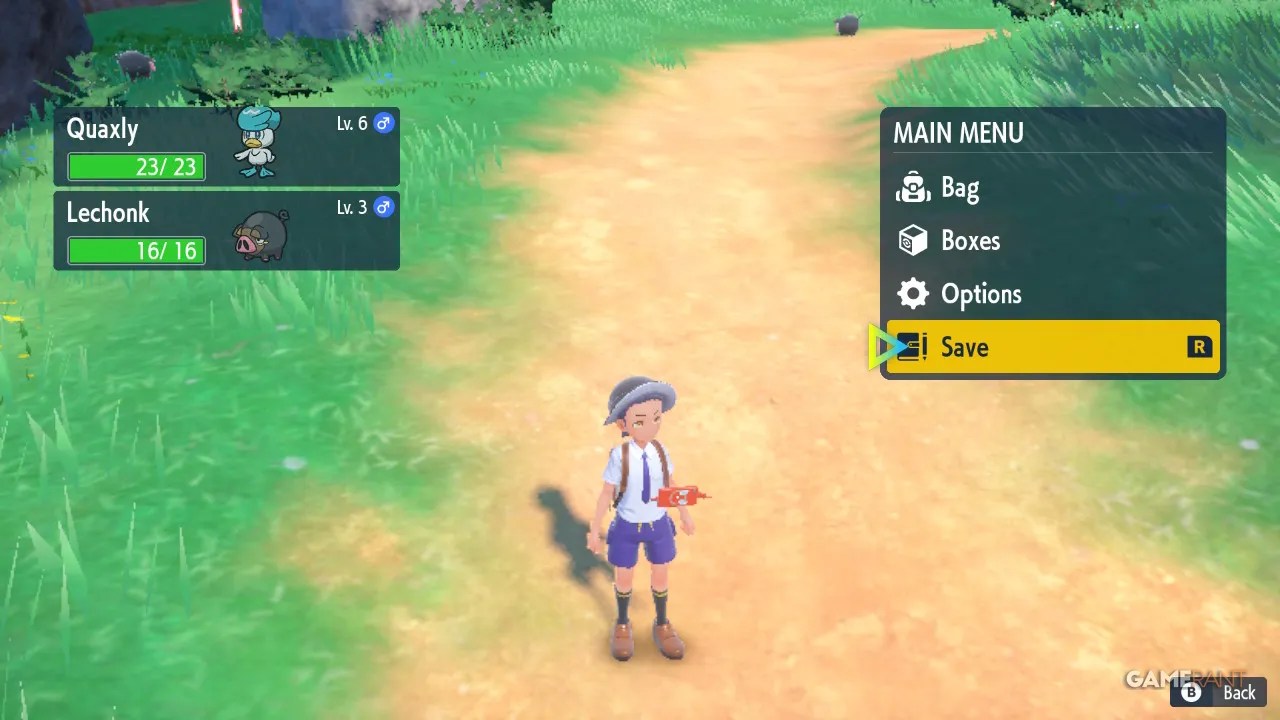This screenshot has width=1280, height=720.
Task: Click the Back button
Action: pos(1238,692)
